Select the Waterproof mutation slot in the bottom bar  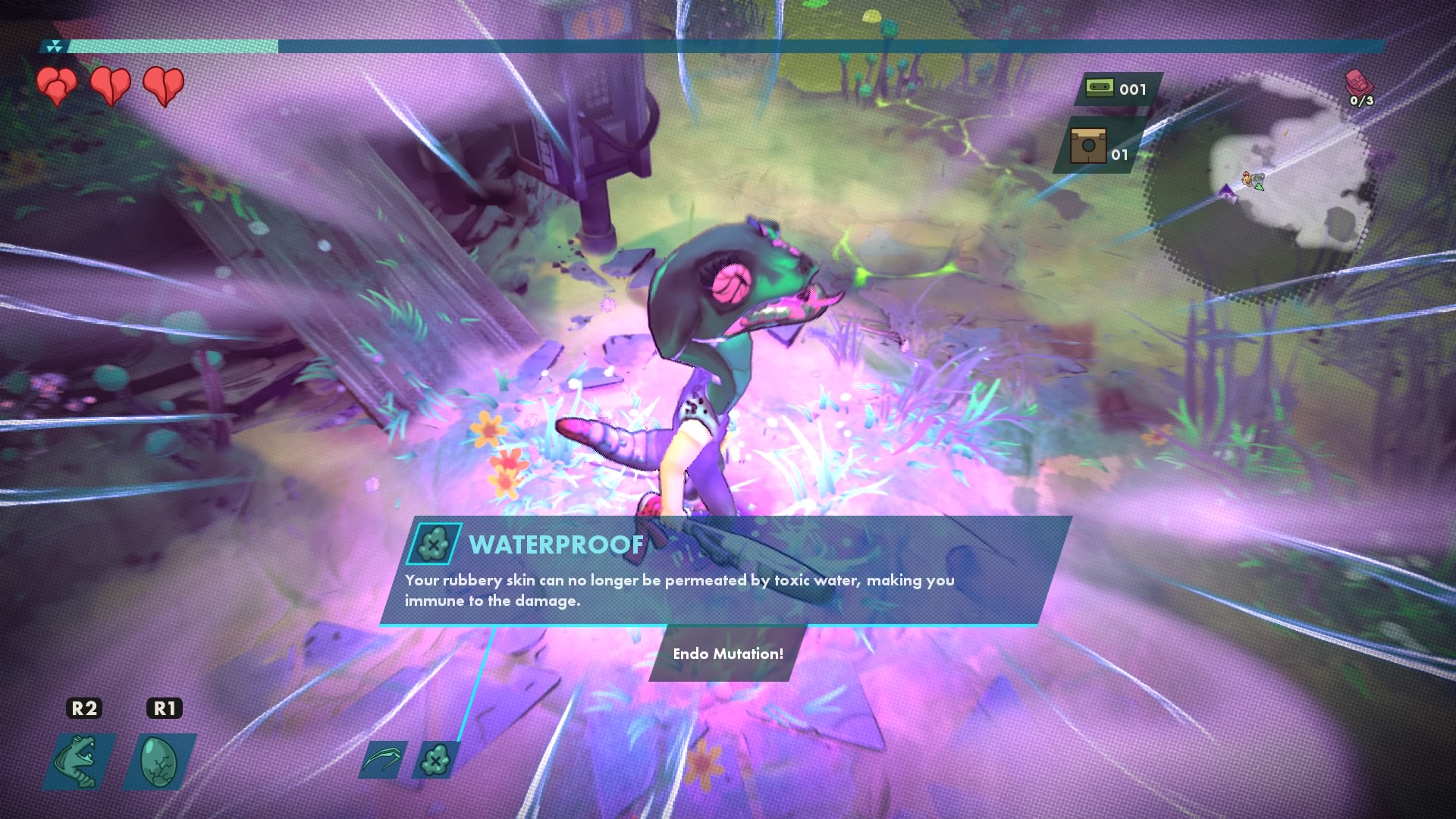click(x=435, y=760)
